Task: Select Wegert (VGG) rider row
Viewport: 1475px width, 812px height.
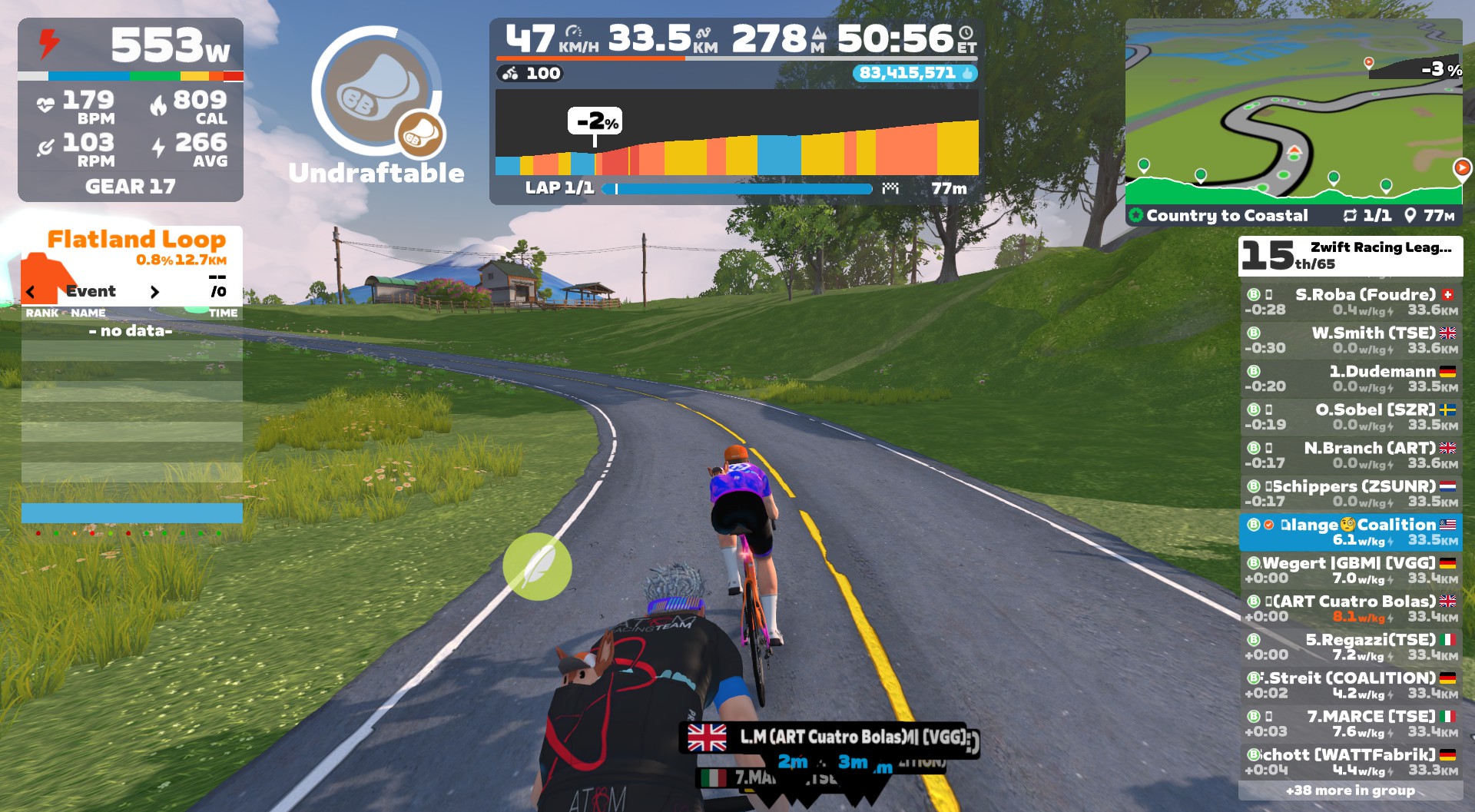Action: [x=1351, y=571]
